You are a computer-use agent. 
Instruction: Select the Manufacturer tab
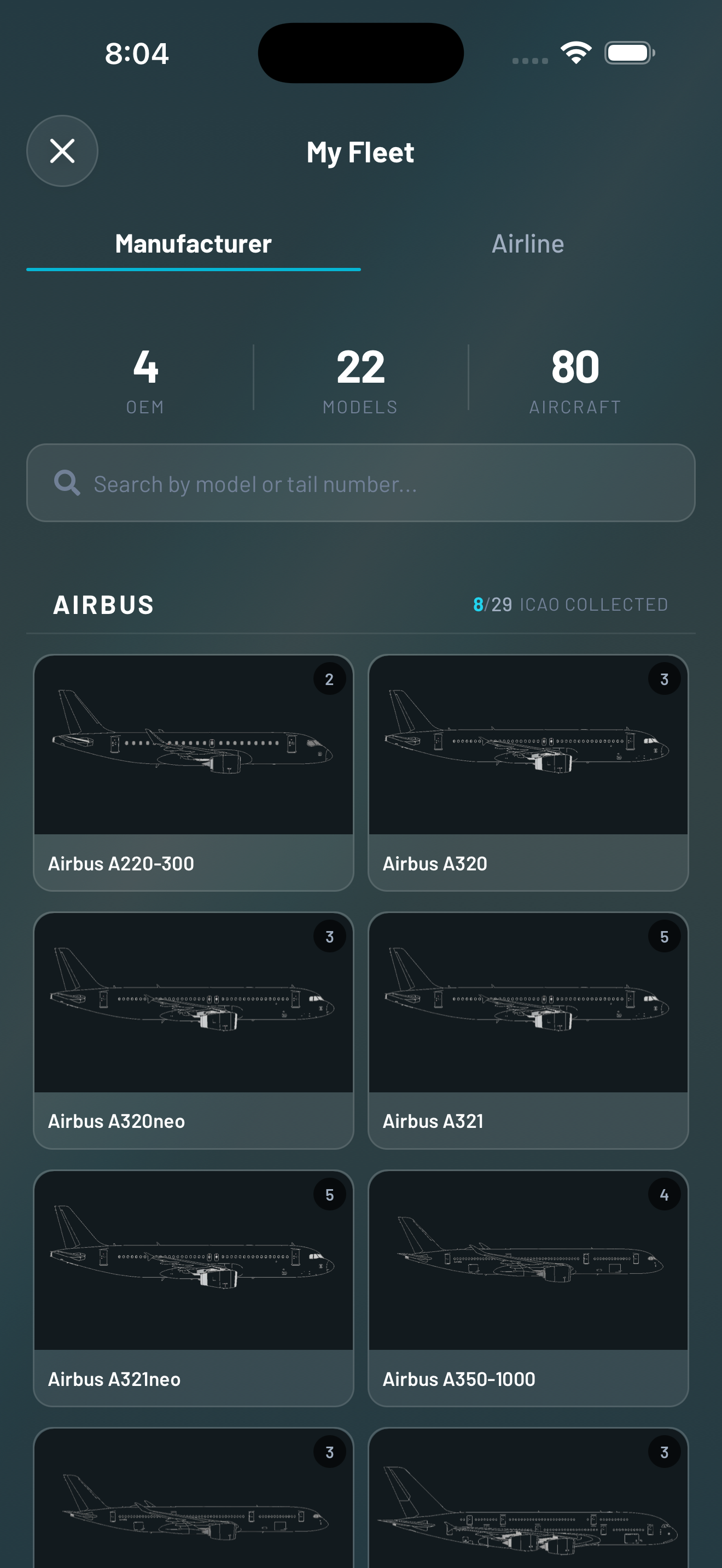click(x=194, y=243)
